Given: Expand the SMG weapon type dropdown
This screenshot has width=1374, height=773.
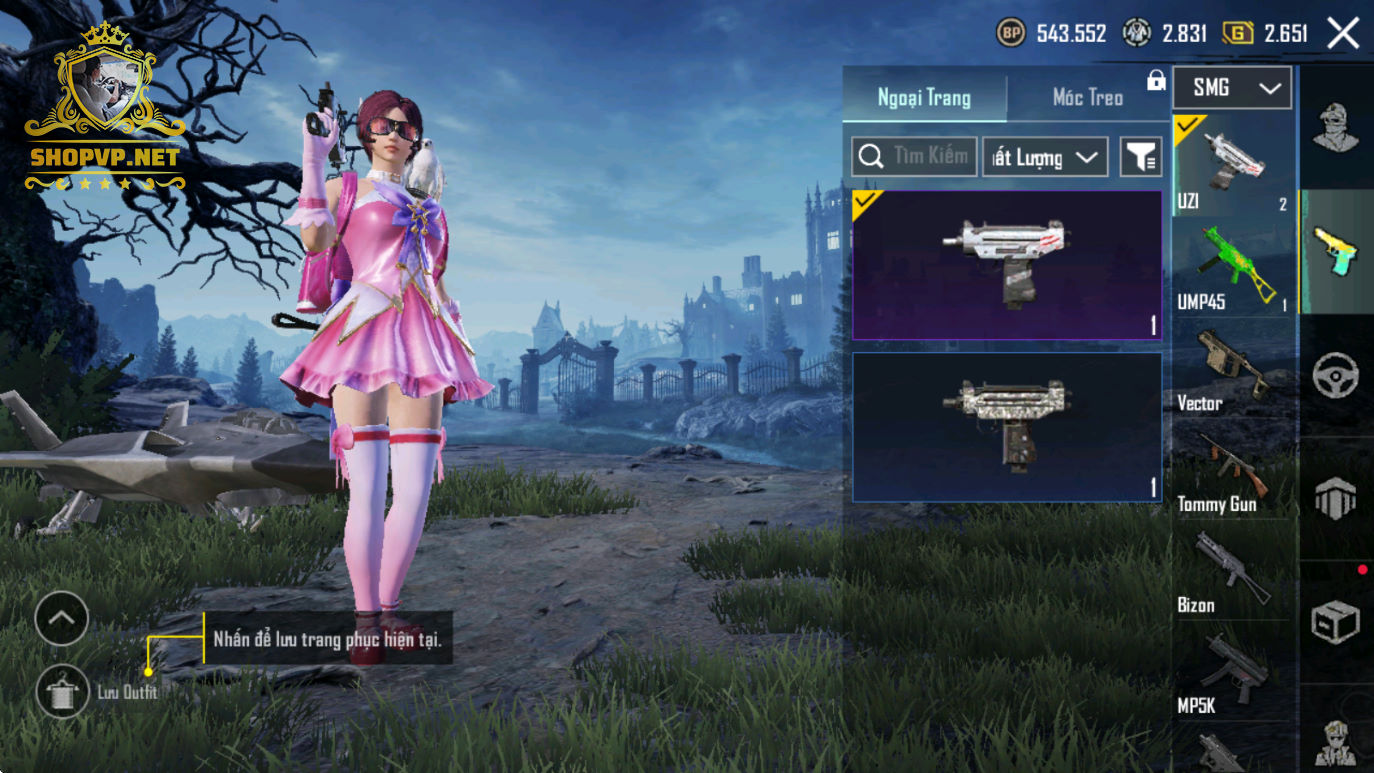Looking at the screenshot, I should [1232, 88].
